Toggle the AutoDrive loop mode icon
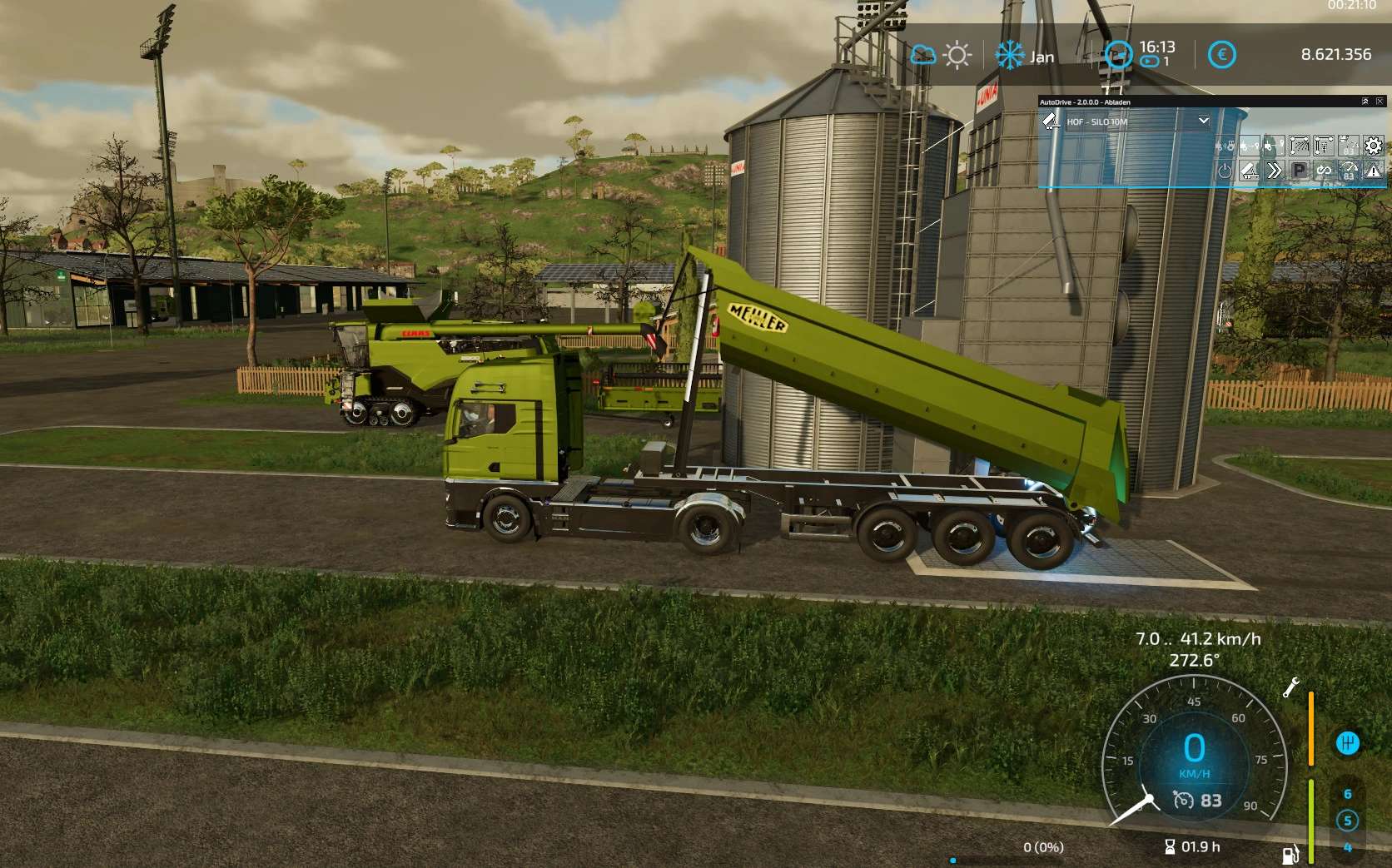Screen dimensions: 1392x868 (1324, 171)
